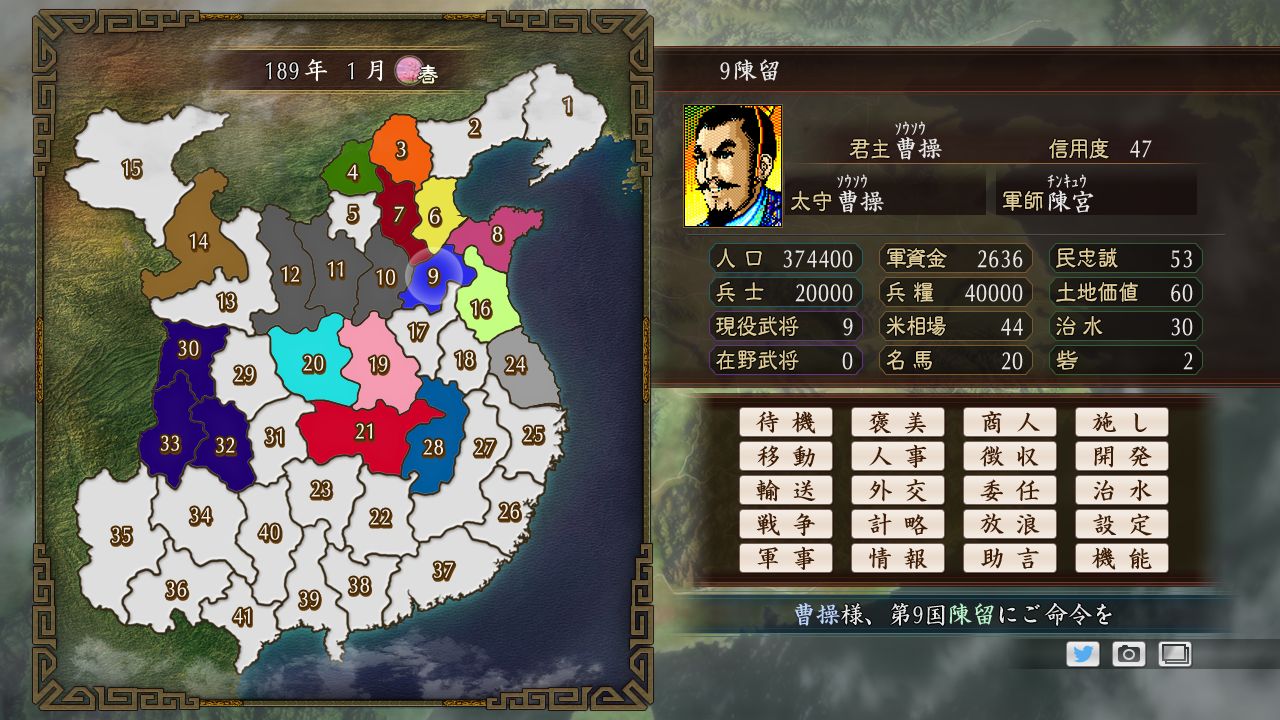The height and width of the screenshot is (720, 1280).
Task: Open the 人事 (Personnel) command
Action: [x=898, y=456]
